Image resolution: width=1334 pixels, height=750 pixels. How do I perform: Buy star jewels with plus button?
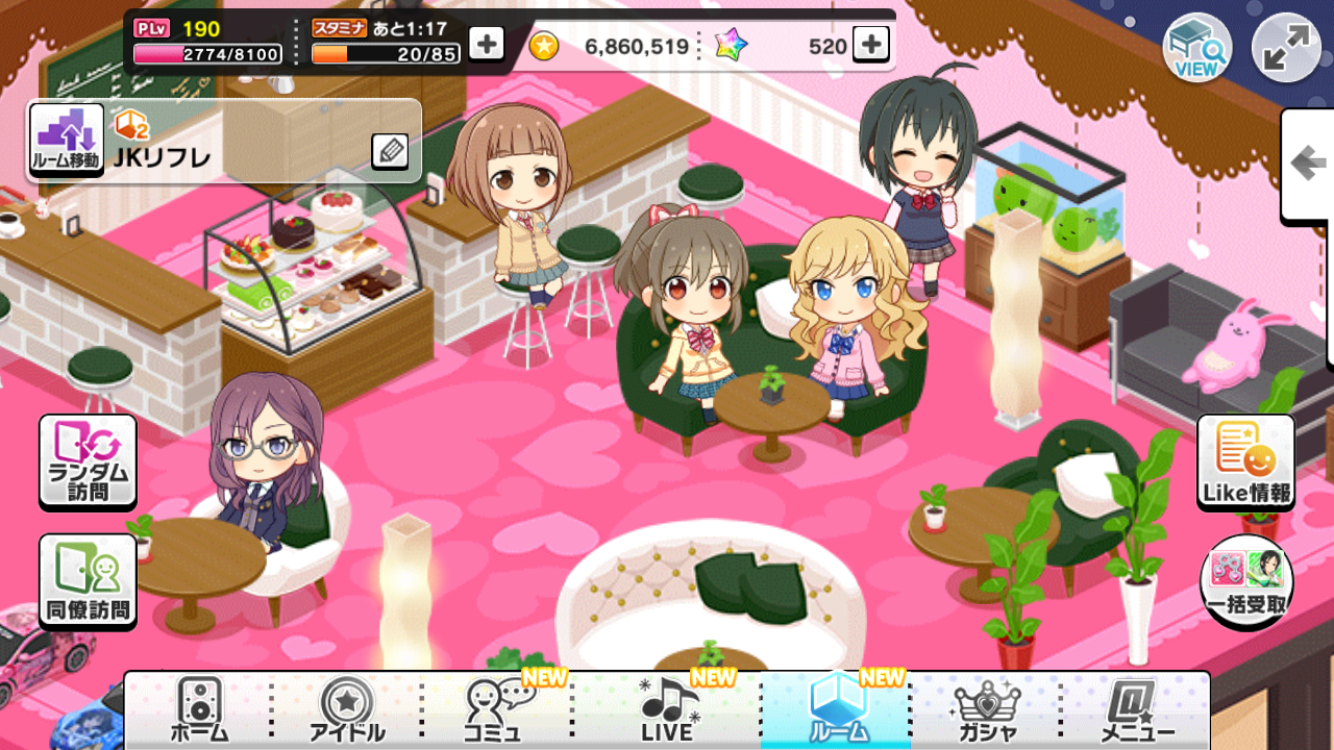click(x=871, y=44)
